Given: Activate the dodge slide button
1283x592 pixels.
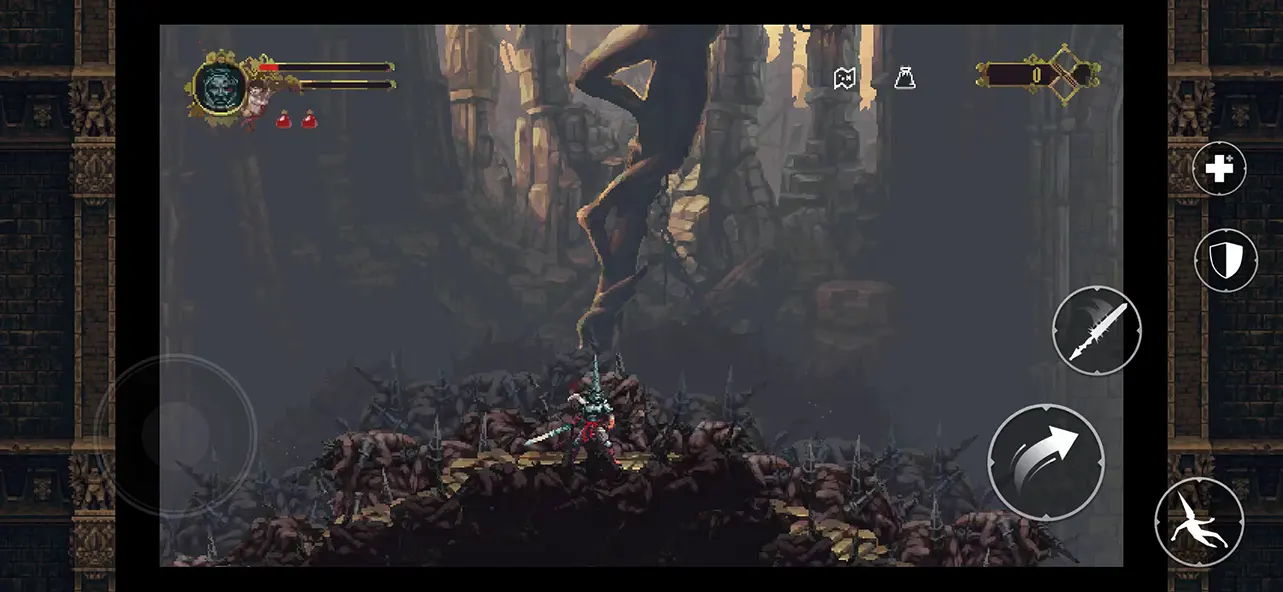Looking at the screenshot, I should (x=1198, y=521).
